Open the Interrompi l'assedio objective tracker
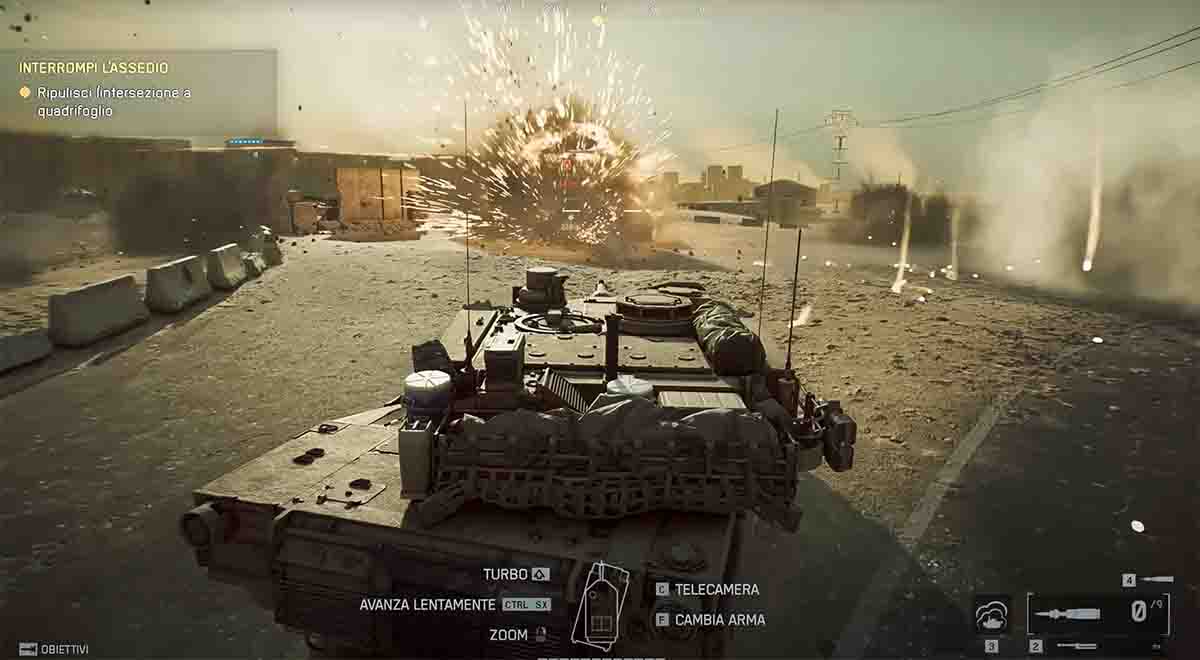This screenshot has height=660, width=1200. (94, 68)
